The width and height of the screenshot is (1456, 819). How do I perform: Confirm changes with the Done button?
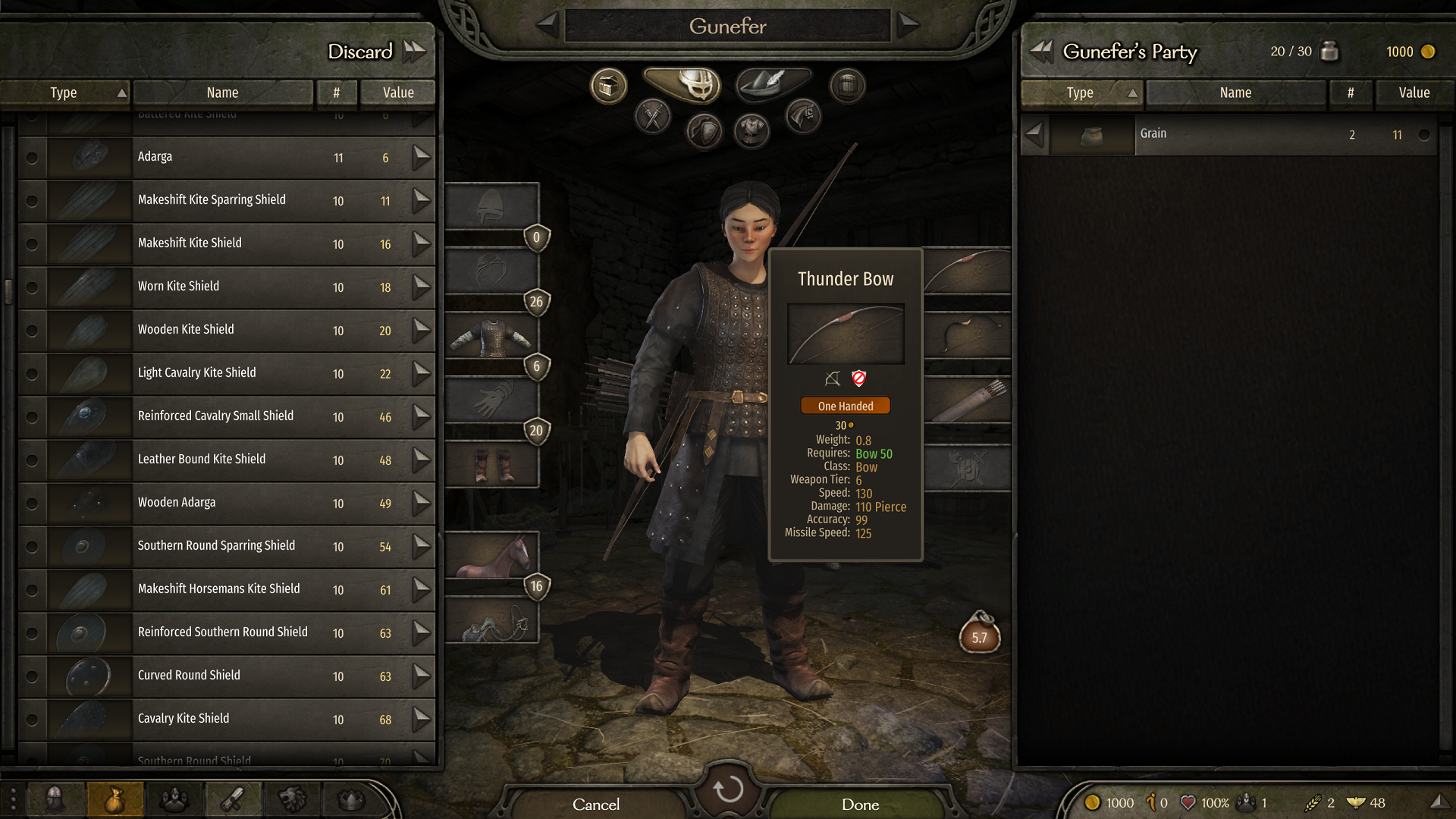point(860,804)
